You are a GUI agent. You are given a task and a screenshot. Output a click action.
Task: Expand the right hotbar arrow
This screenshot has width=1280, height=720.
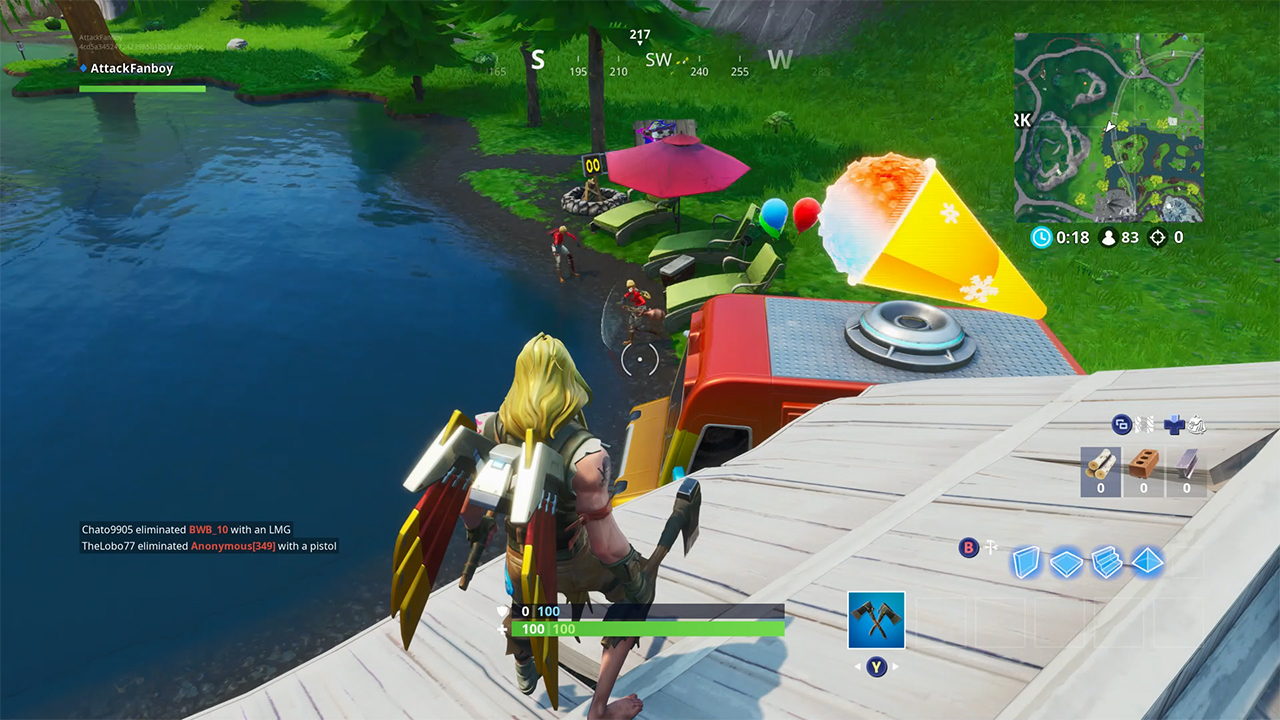point(894,666)
